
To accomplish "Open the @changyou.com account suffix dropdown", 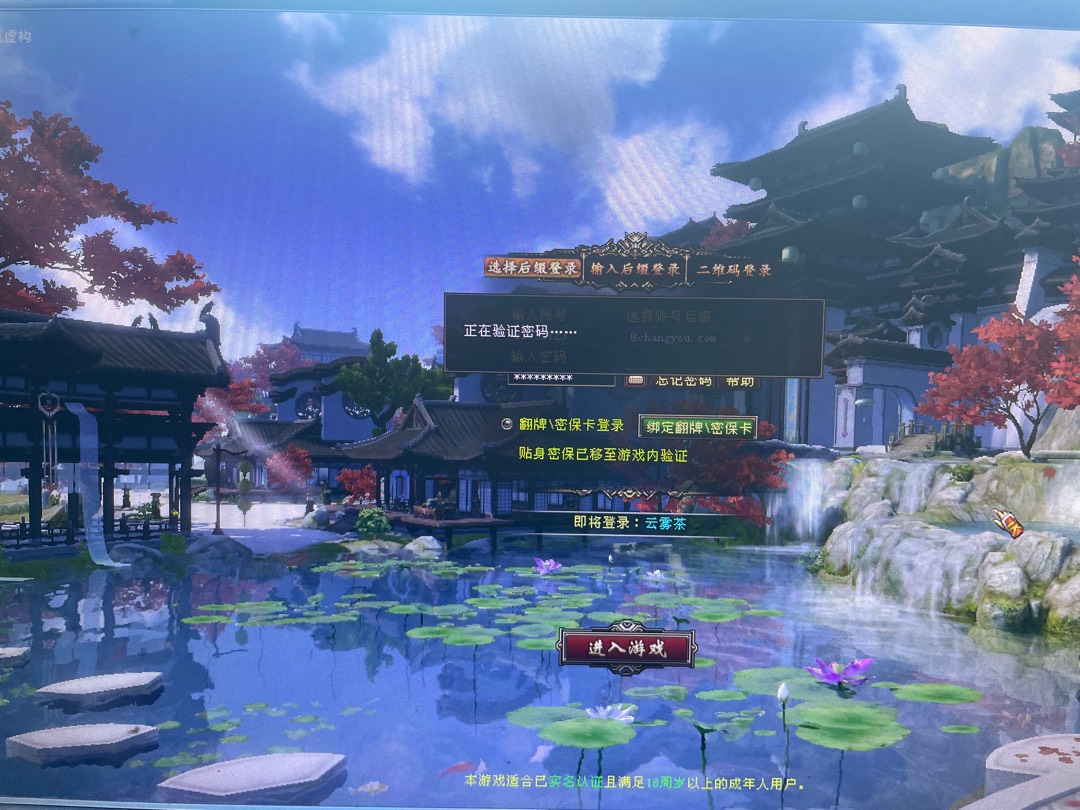I will [x=743, y=338].
